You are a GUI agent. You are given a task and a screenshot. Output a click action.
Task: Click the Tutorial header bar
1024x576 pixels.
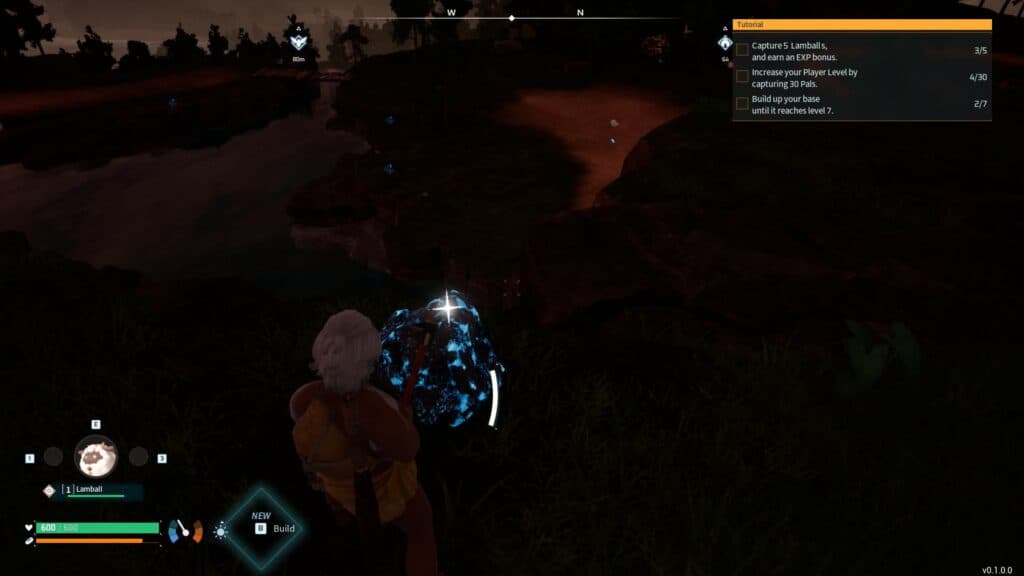pos(862,24)
